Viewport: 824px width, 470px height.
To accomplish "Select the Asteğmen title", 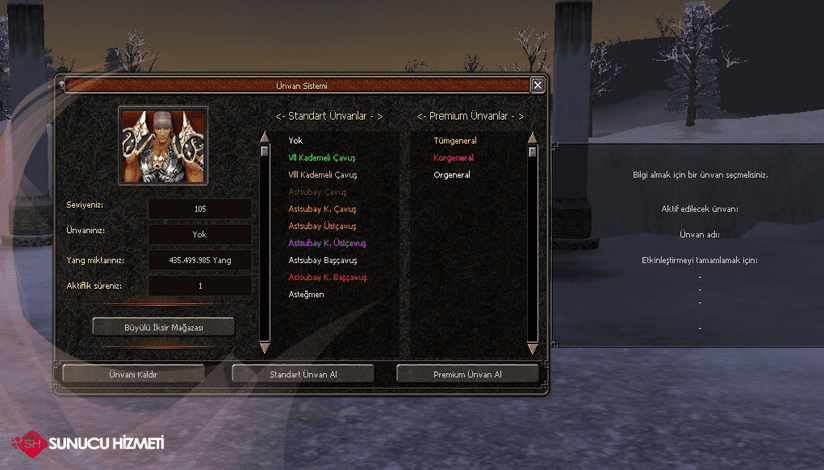I will coord(306,294).
